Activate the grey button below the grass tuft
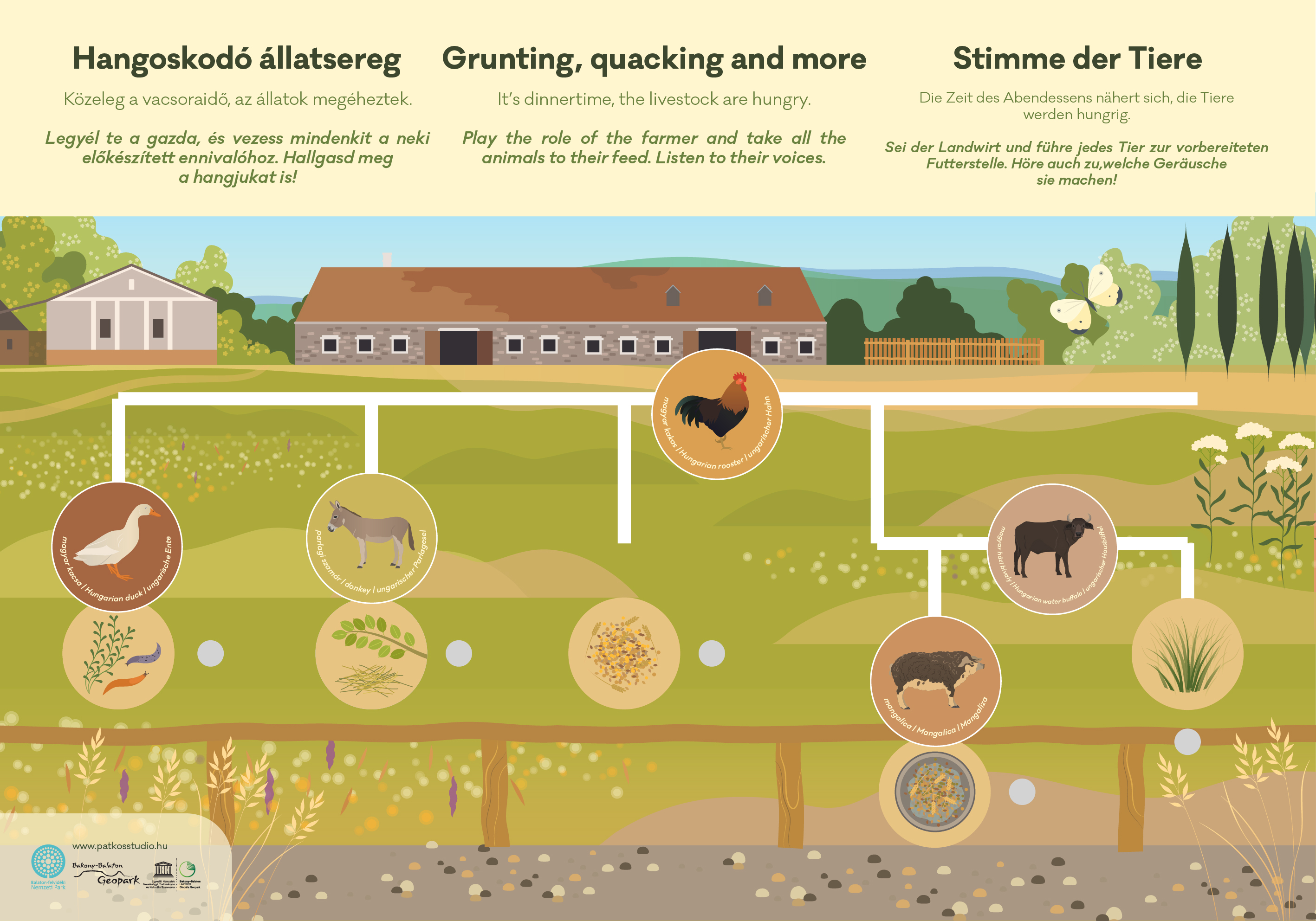1316x921 pixels. tap(1187, 742)
